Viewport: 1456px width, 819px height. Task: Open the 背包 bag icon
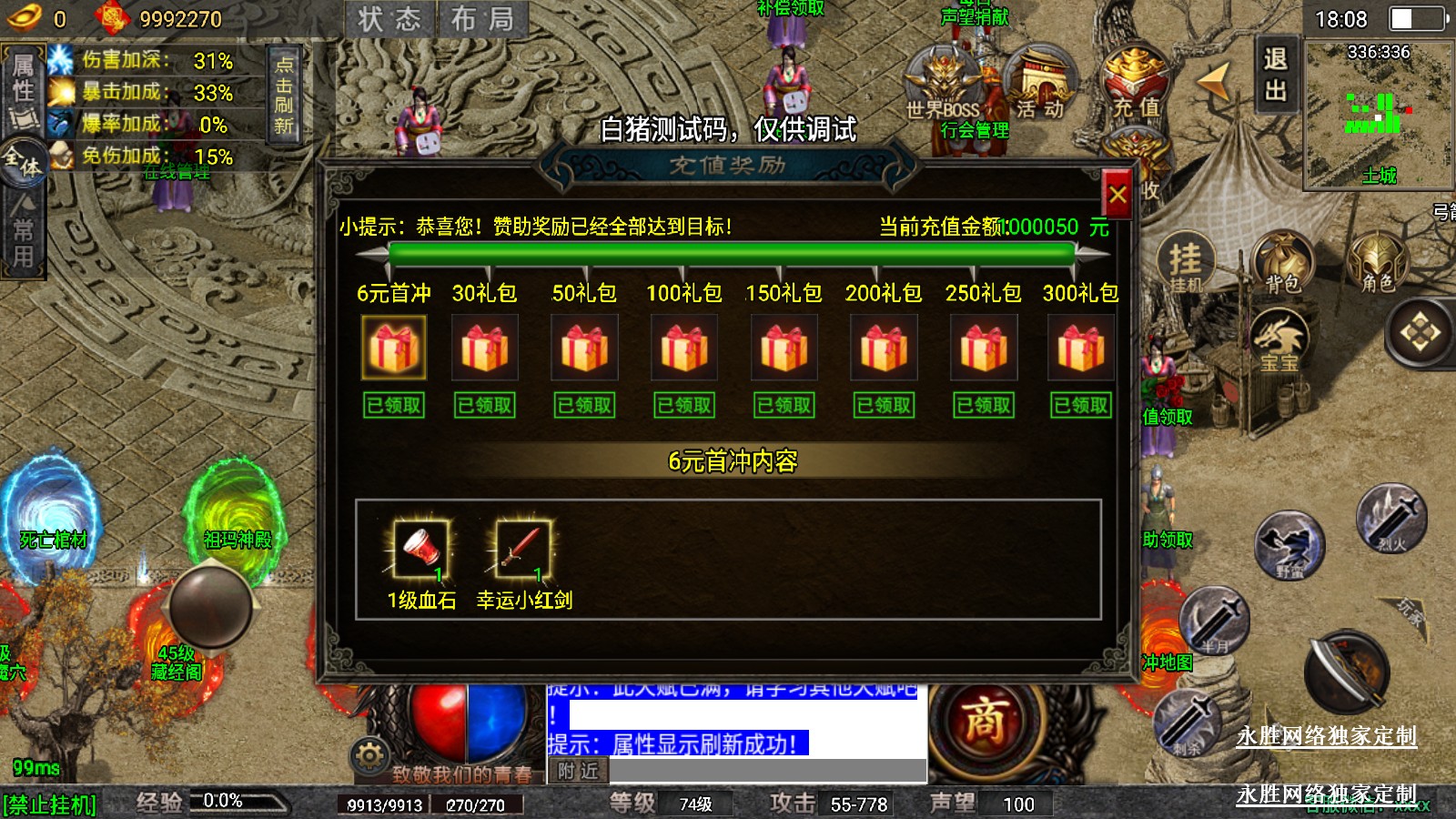click(x=1282, y=262)
